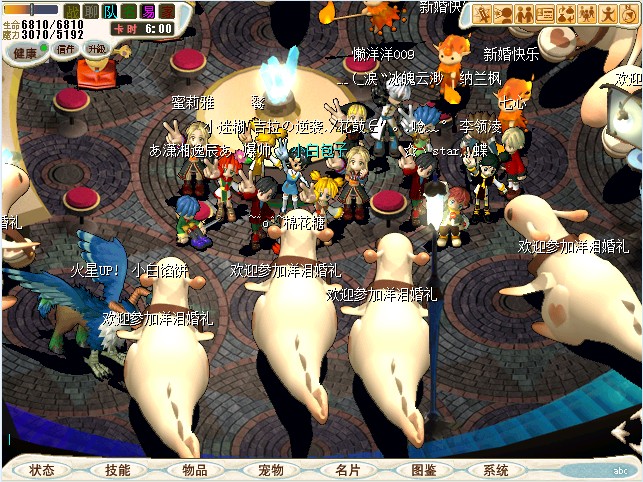Open the 状态 status menu
Image resolution: width=643 pixels, height=482 pixels.
pyautogui.click(x=42, y=470)
